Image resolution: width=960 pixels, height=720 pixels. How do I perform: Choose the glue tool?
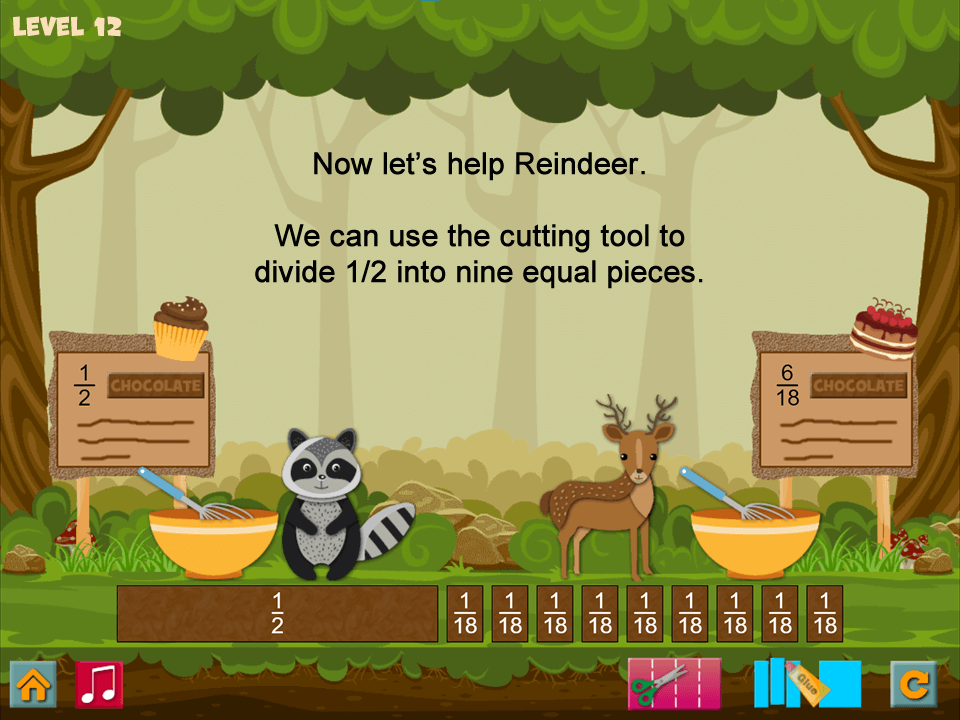tap(806, 684)
